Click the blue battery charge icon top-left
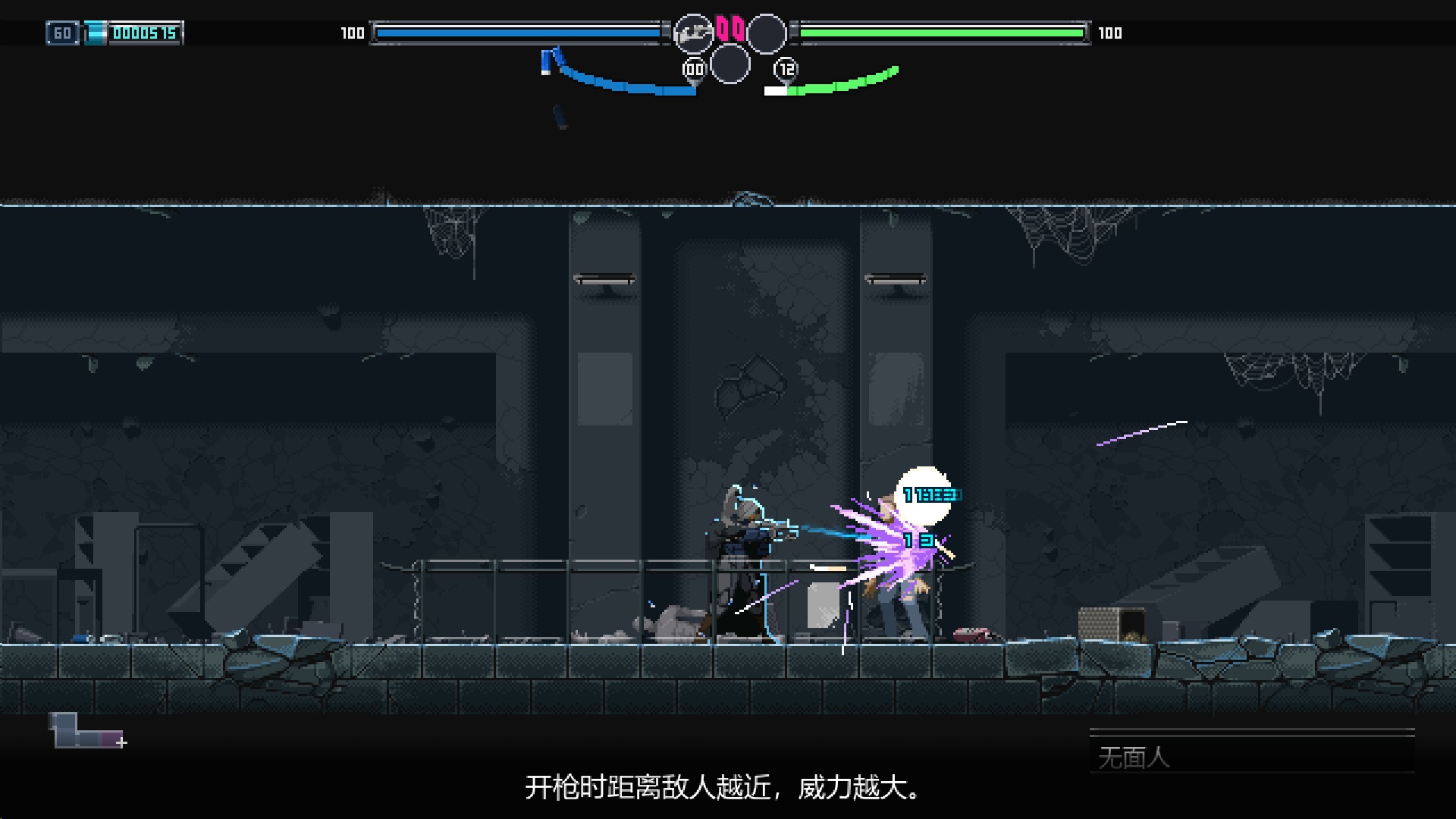This screenshot has height=819, width=1456. point(95,33)
